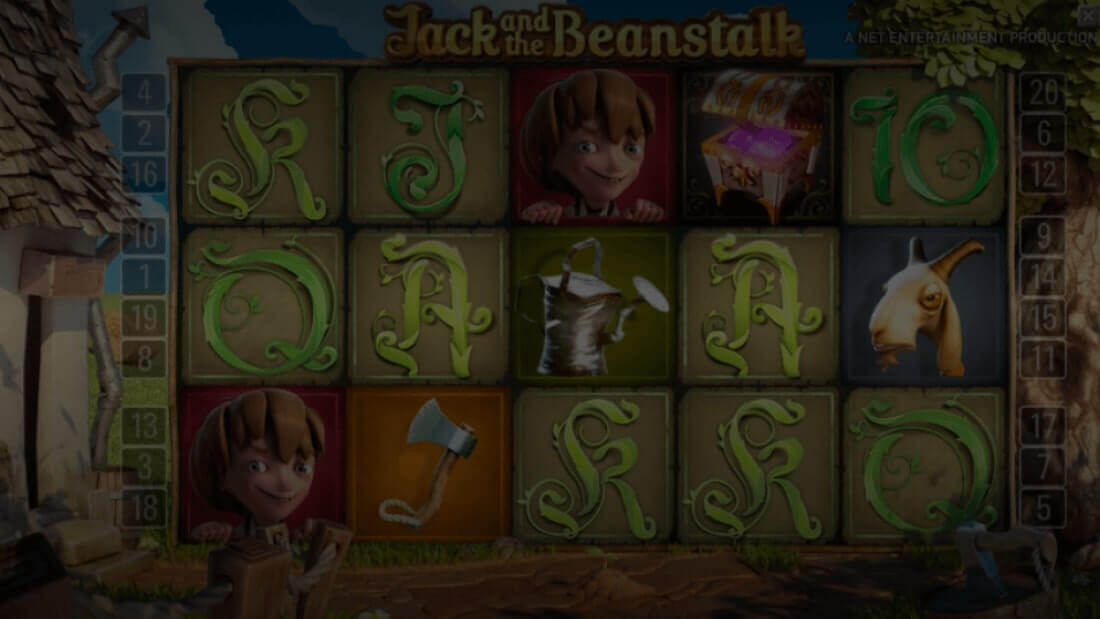The image size is (1100, 619).
Task: Show payline 11
Action: coord(1043,357)
